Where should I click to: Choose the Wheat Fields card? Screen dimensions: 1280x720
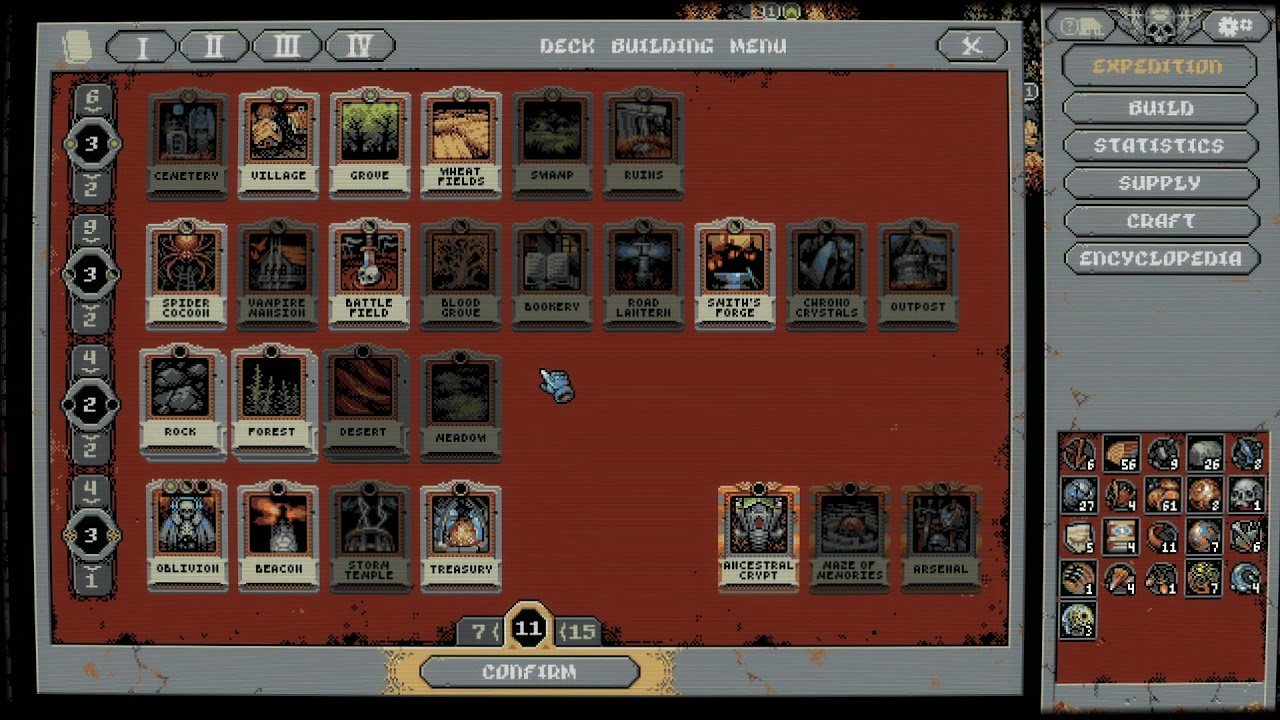tap(461, 142)
